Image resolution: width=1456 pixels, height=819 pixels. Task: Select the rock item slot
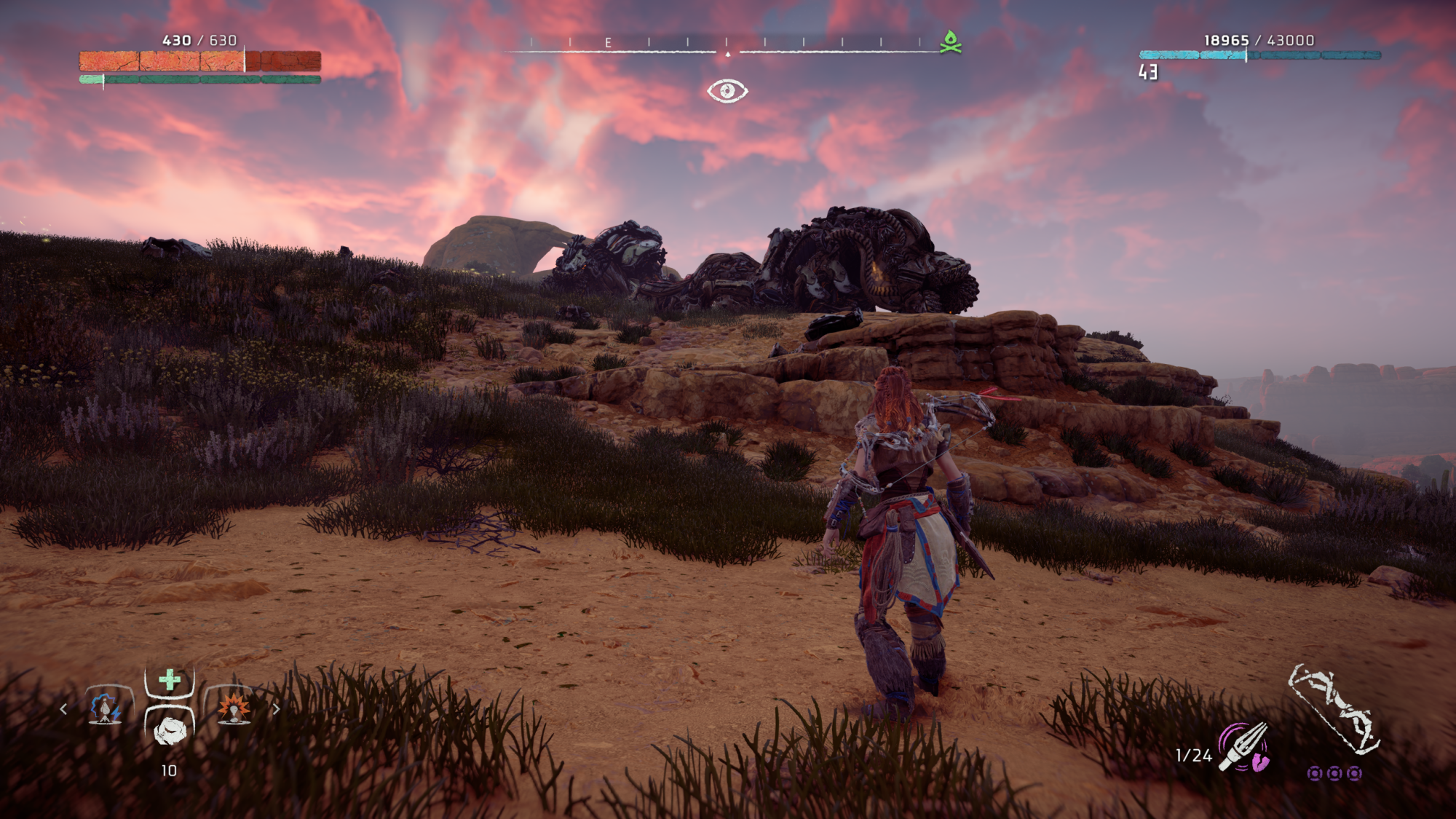pos(170,729)
